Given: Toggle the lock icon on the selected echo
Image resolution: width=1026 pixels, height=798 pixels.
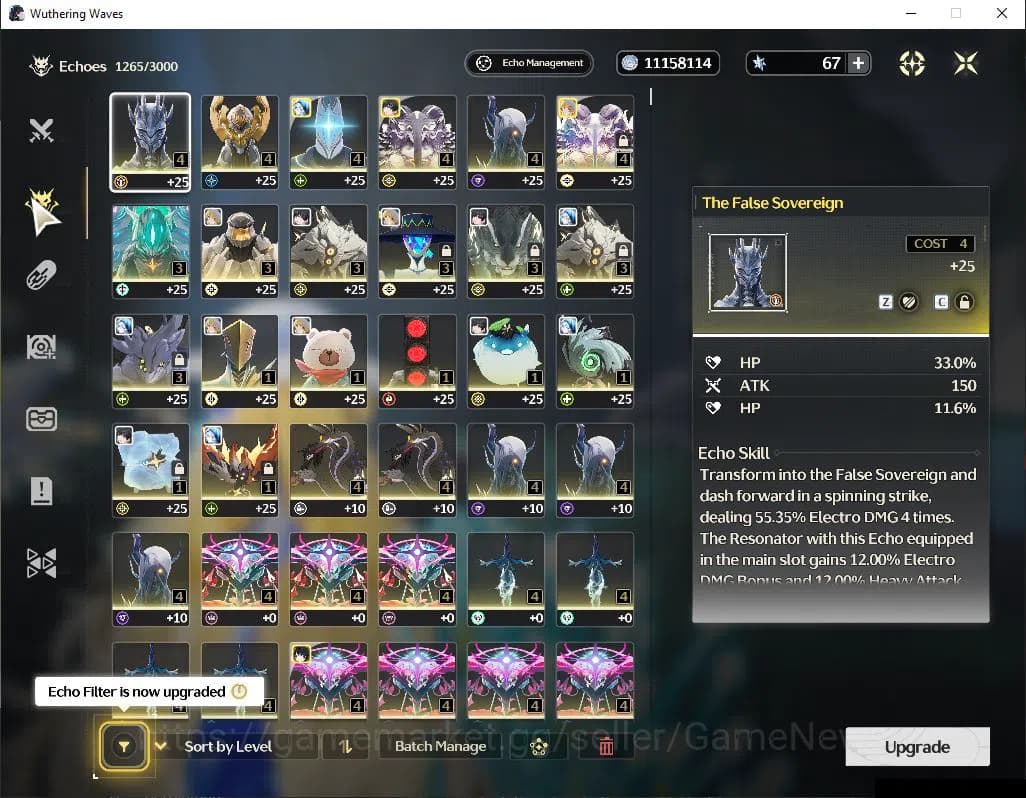Looking at the screenshot, I should point(964,302).
